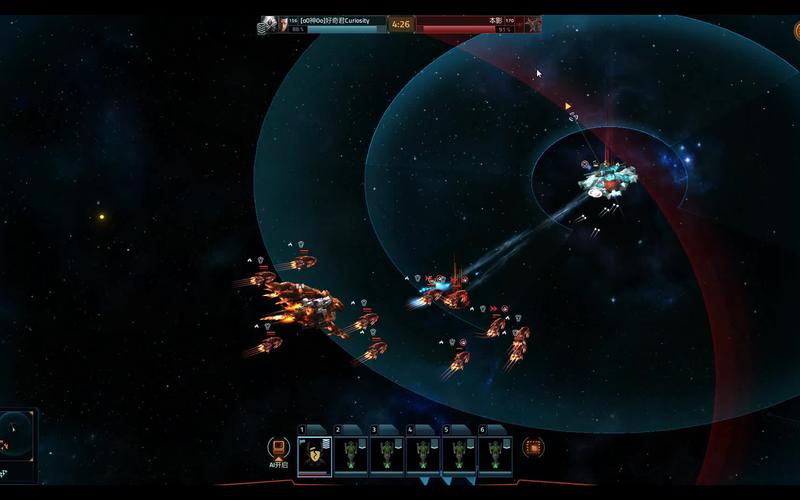Click the orange square button right of ship slots
The width and height of the screenshot is (800, 500).
click(534, 448)
